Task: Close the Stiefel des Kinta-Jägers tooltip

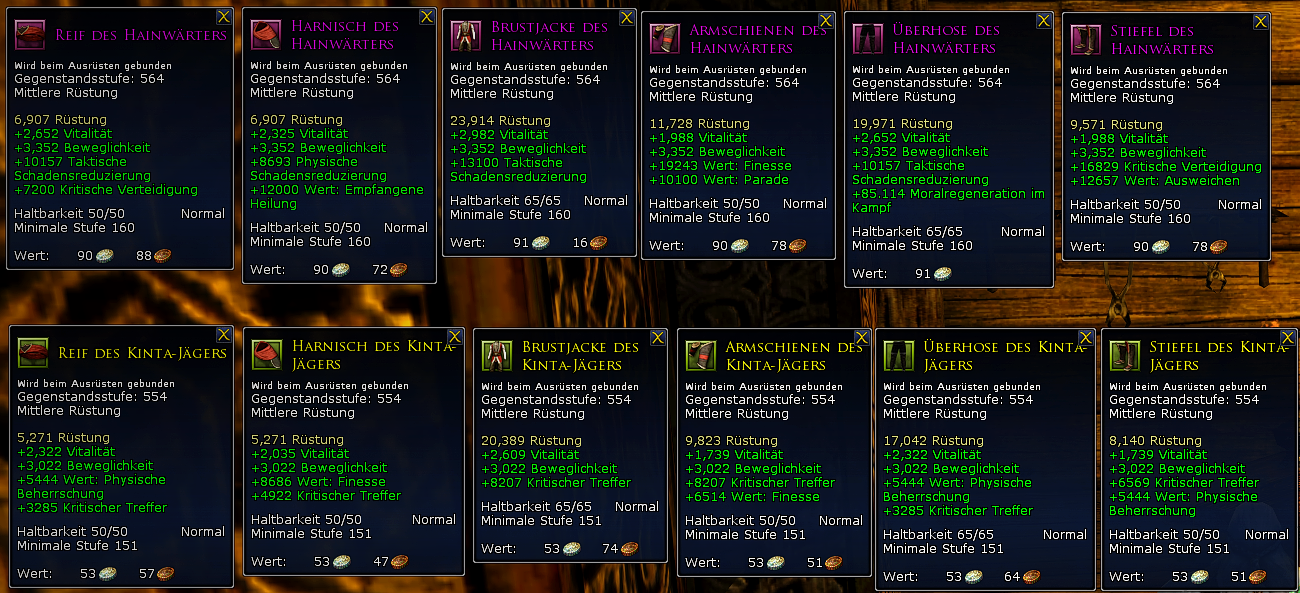Action: point(1288,338)
